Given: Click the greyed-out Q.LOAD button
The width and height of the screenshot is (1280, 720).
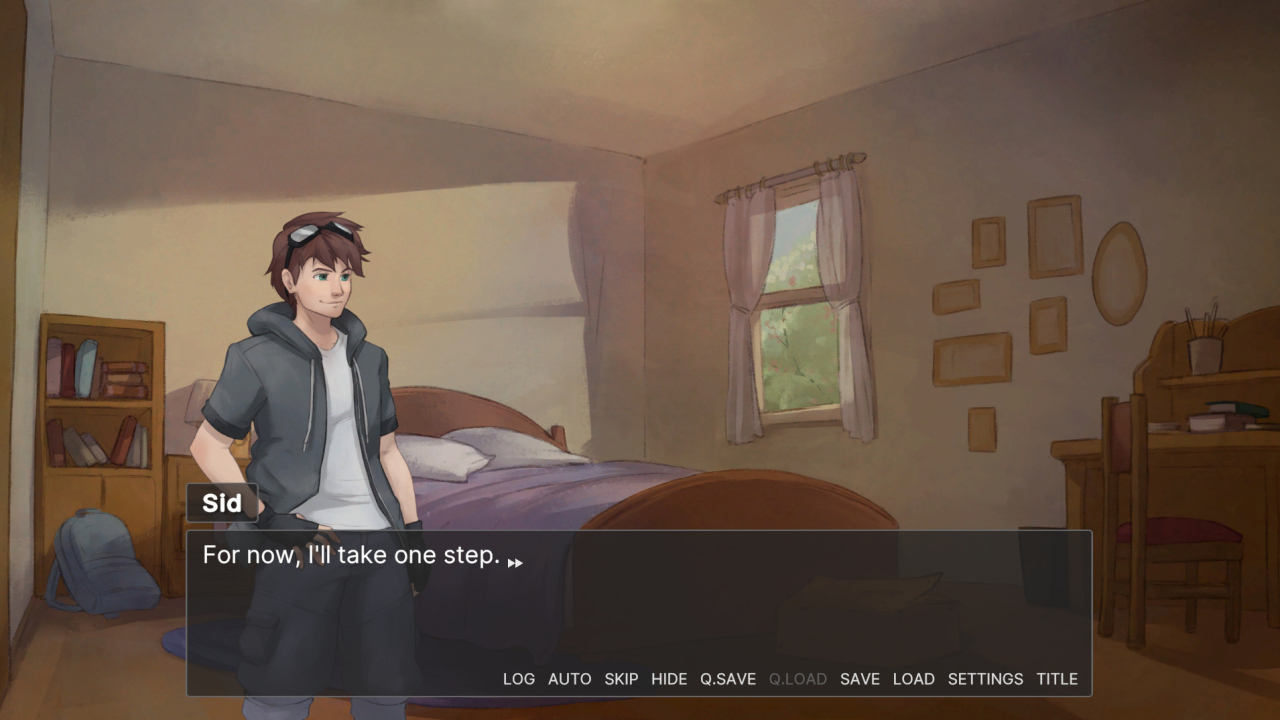Looking at the screenshot, I should [x=797, y=679].
